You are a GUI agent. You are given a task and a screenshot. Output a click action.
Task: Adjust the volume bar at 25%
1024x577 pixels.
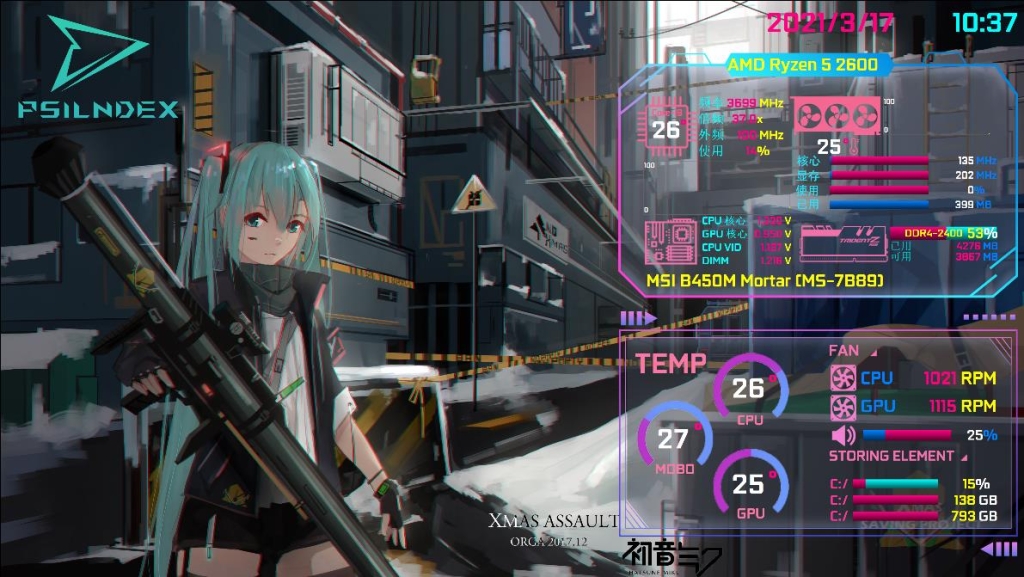click(x=908, y=435)
